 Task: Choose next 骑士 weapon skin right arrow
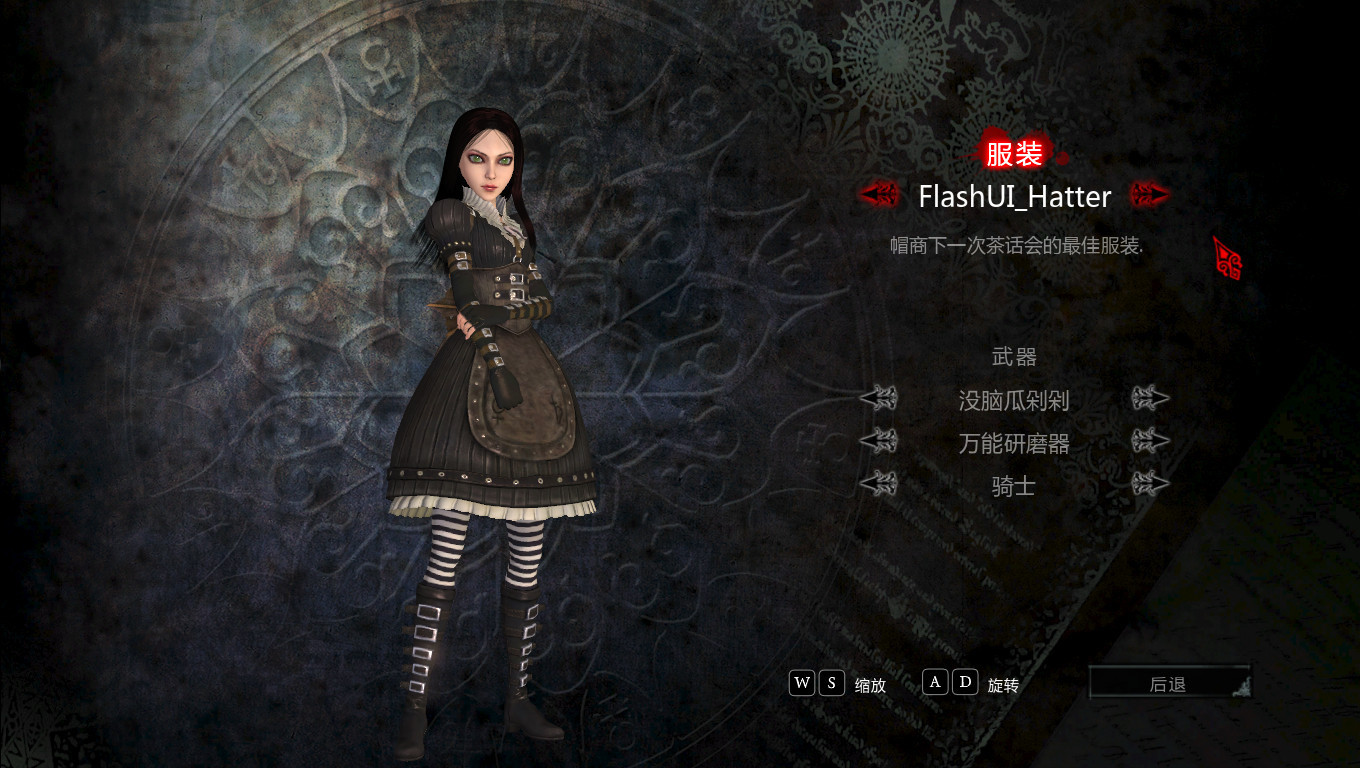click(1150, 484)
